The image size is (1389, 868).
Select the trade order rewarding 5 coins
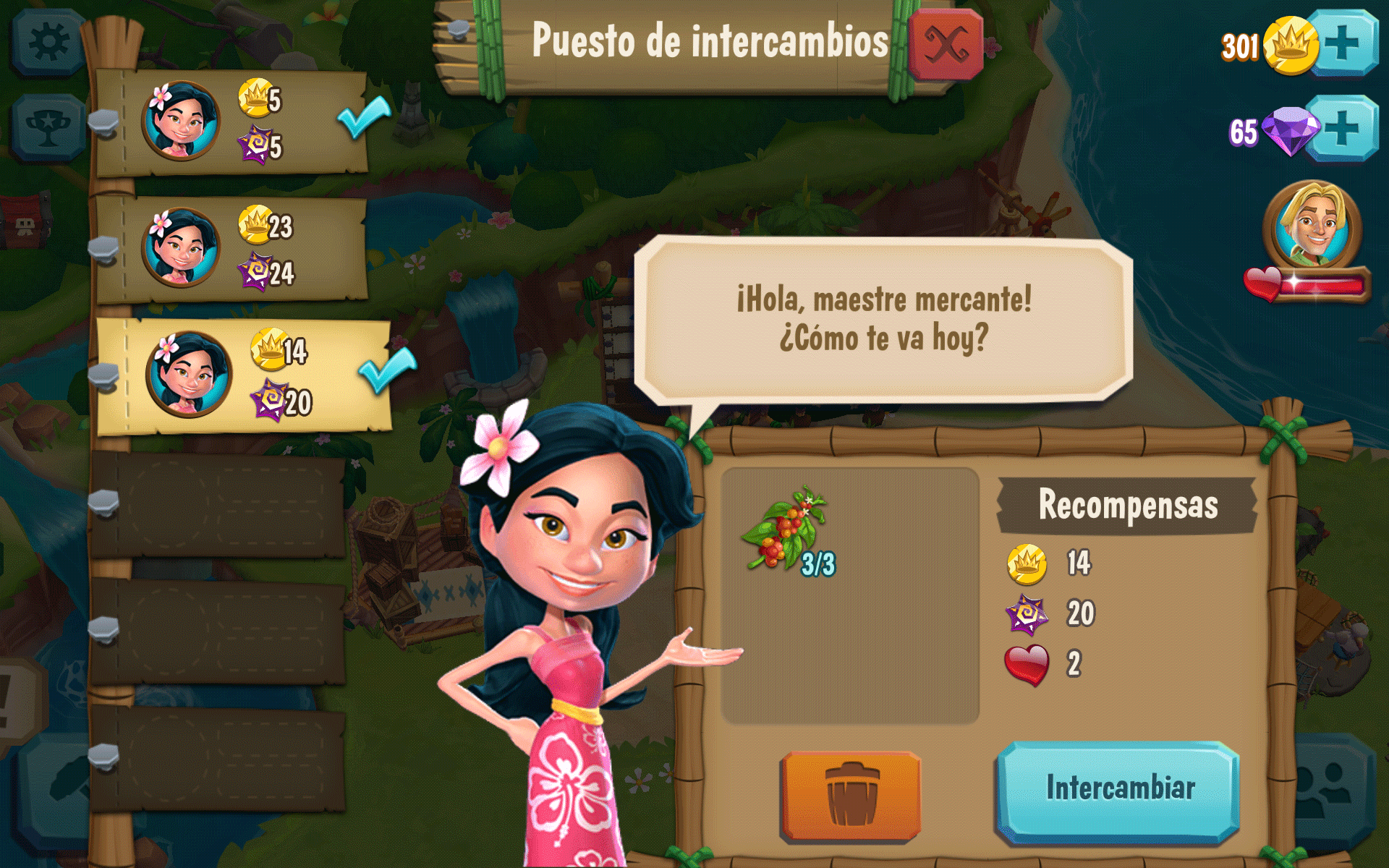tap(230, 122)
